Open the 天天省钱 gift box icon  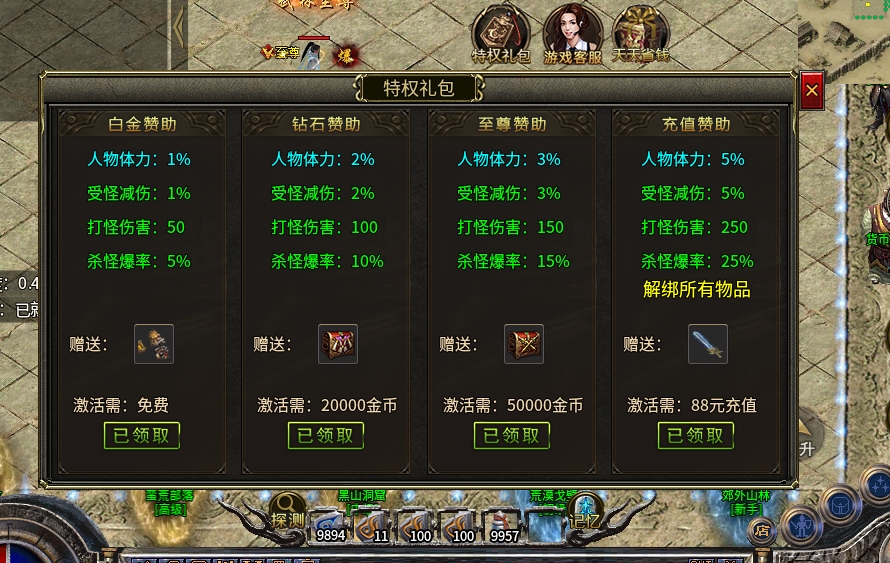coord(640,35)
